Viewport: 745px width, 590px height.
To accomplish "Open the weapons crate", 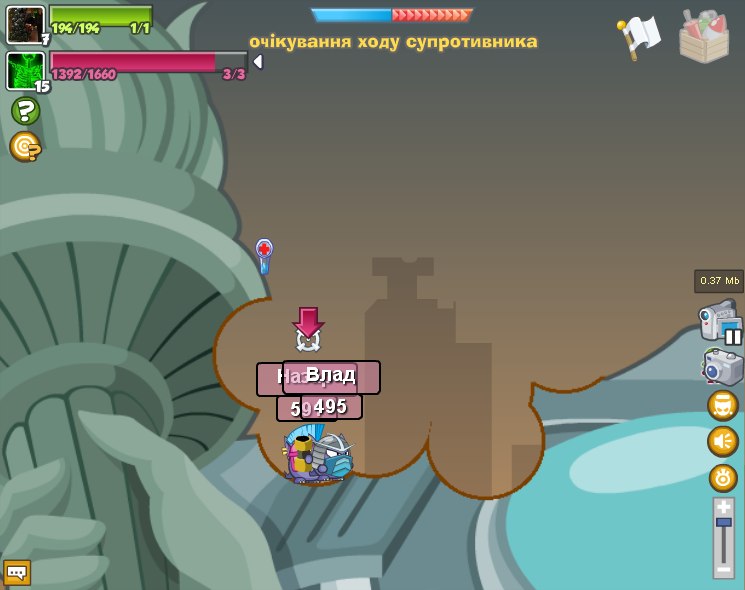I will [x=704, y=37].
